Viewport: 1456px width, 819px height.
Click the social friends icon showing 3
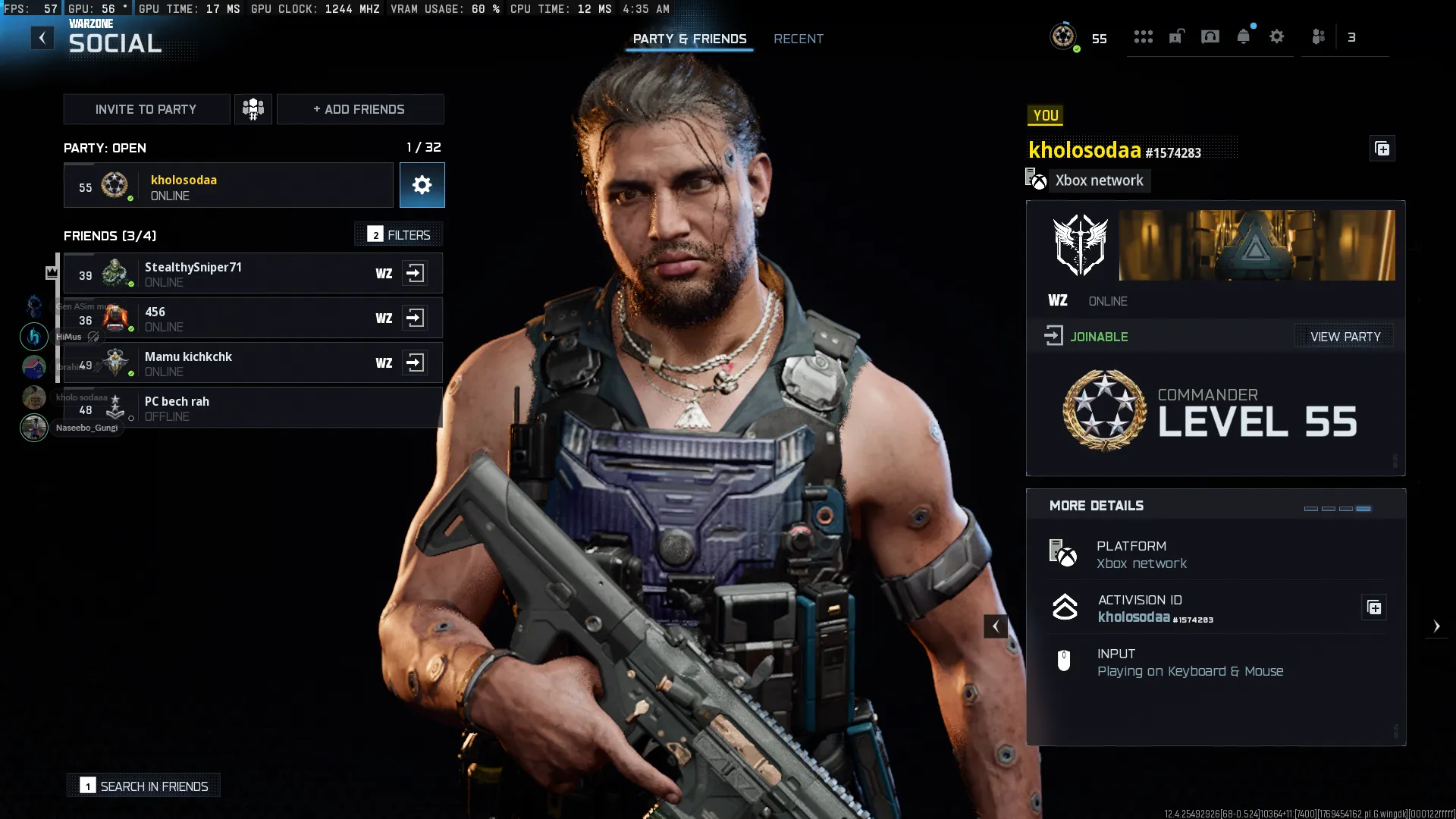pos(1319,36)
